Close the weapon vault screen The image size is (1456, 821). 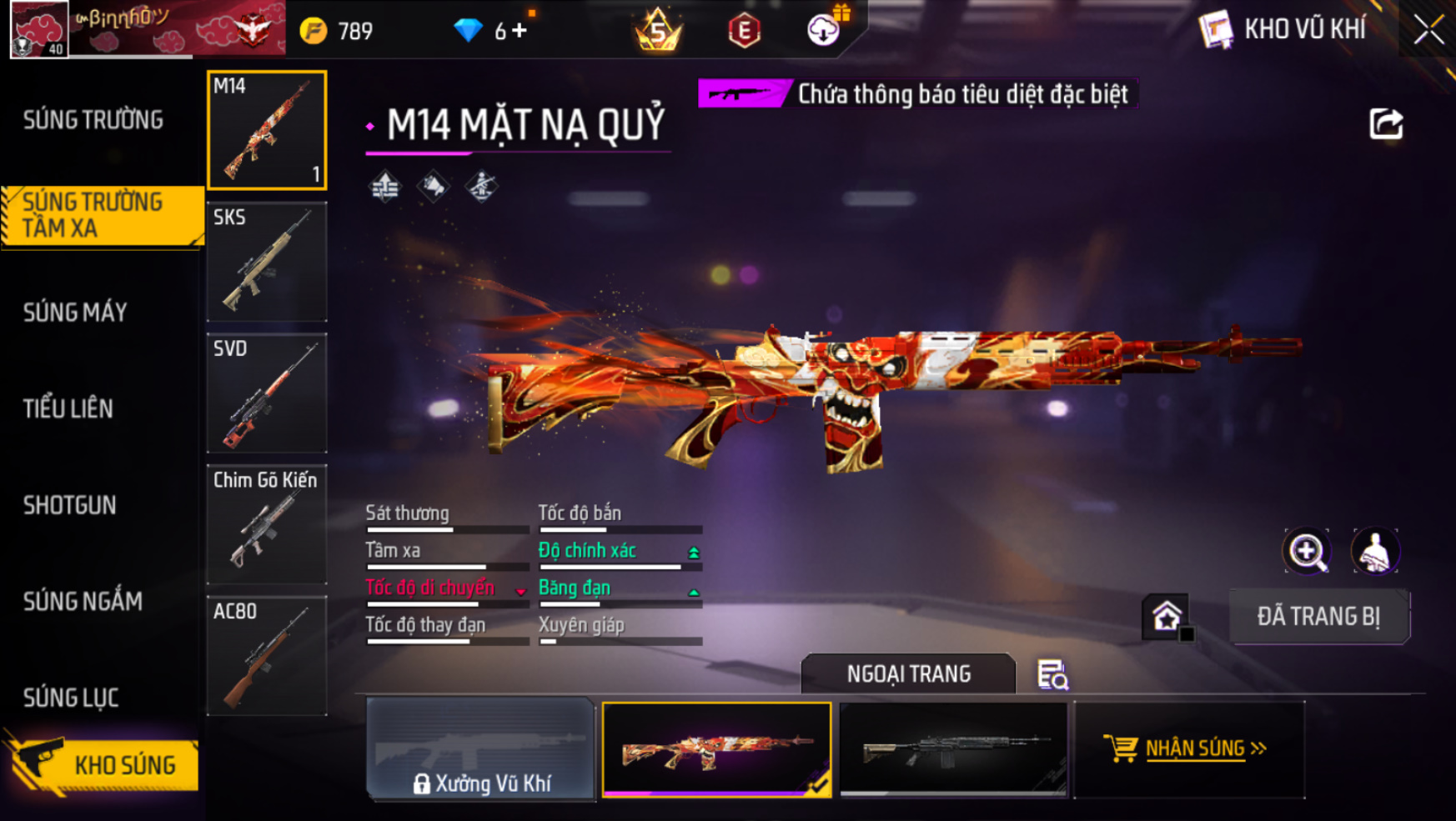tap(1428, 31)
